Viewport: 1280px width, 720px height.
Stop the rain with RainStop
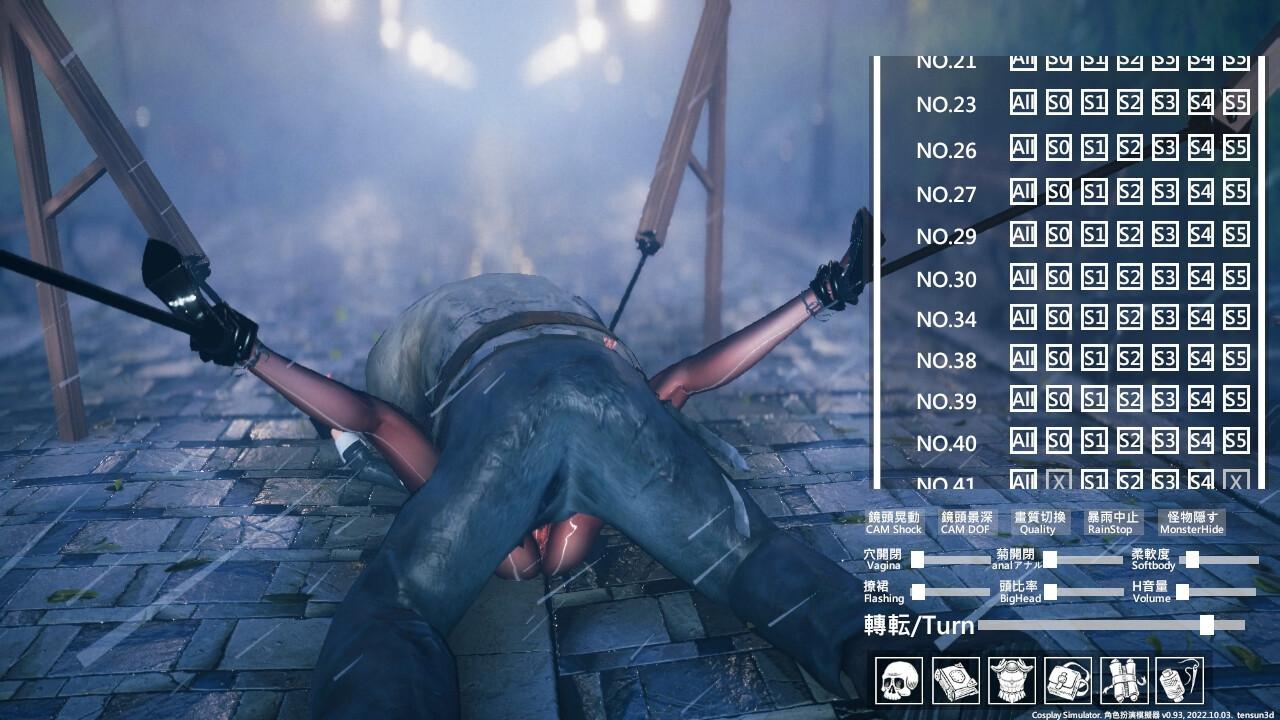pos(1113,523)
